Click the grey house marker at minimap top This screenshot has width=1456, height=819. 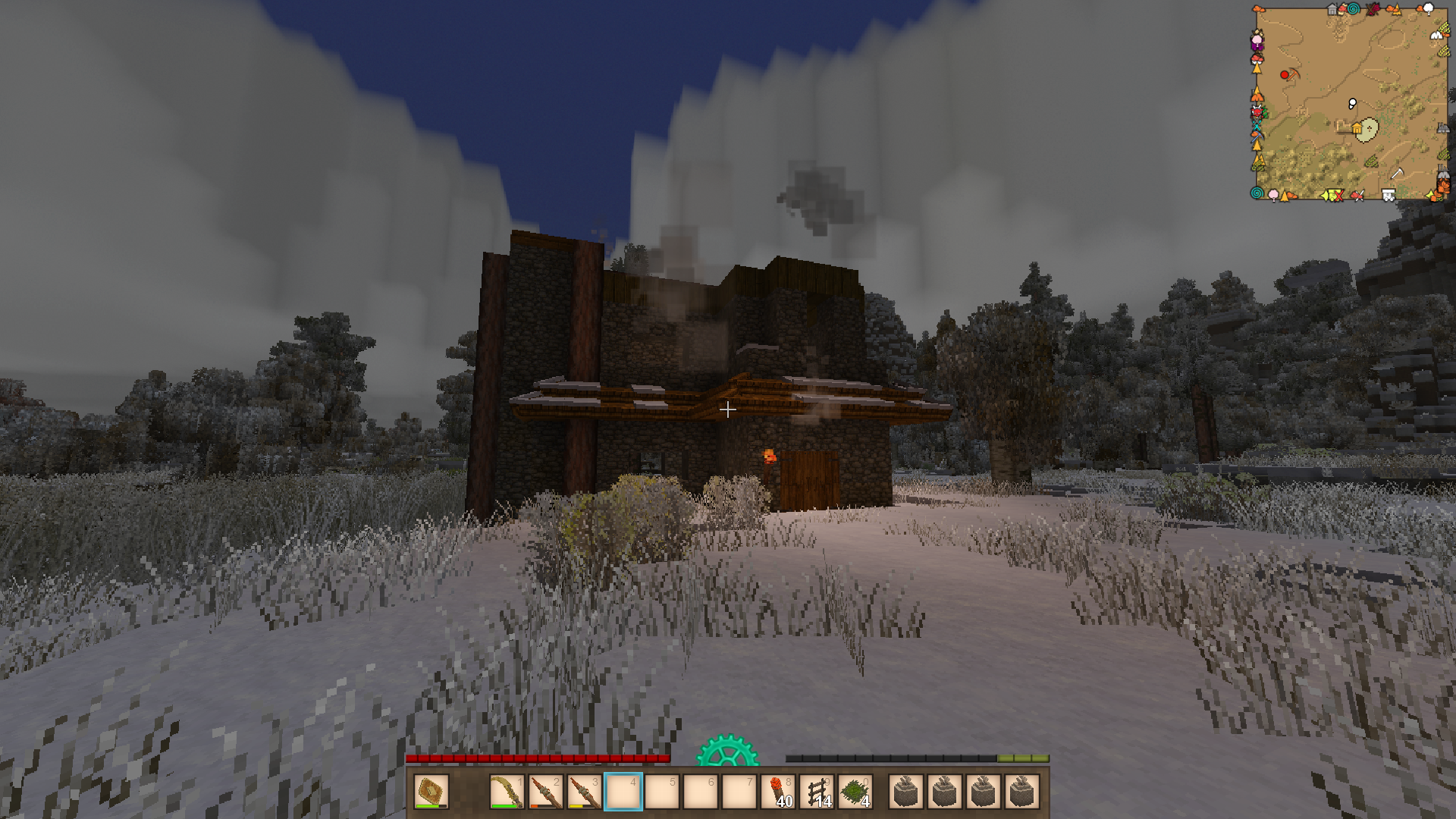[x=1332, y=9]
